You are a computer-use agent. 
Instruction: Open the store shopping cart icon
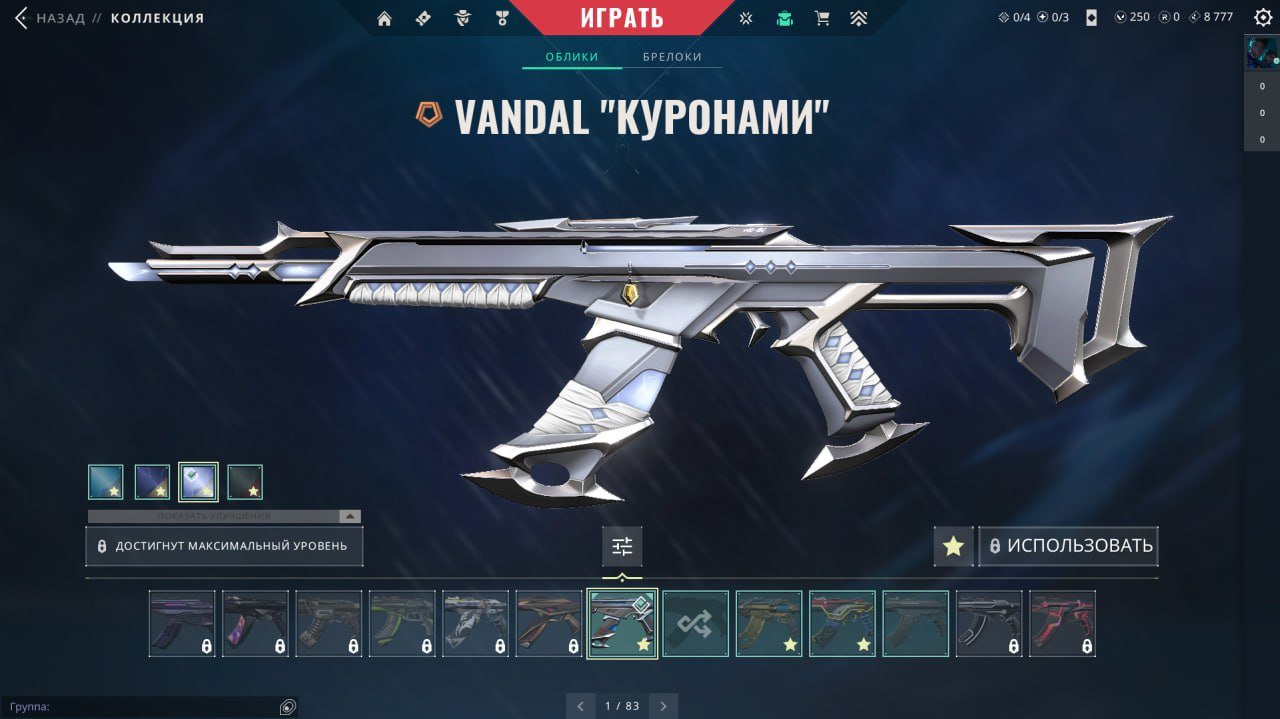(x=822, y=18)
